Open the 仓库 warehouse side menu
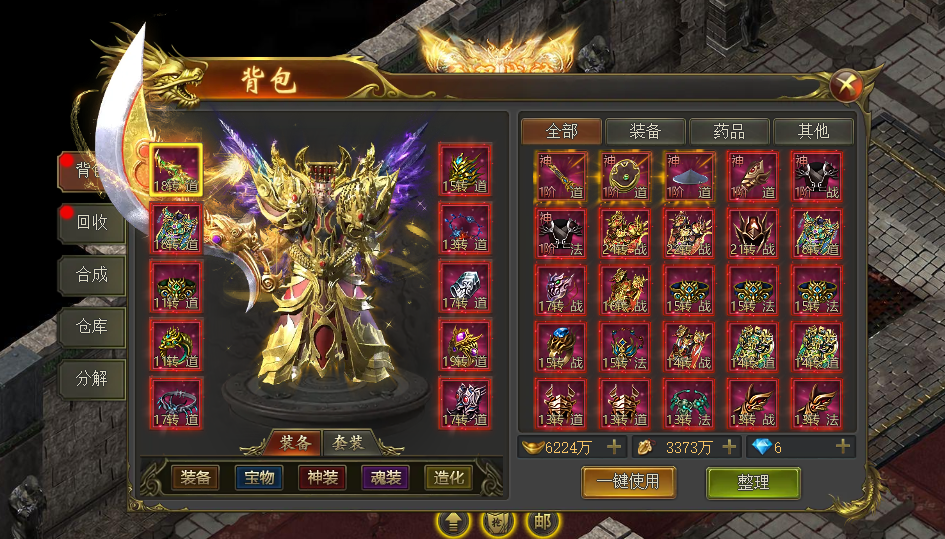Viewport: 945px width, 539px height. (92, 326)
